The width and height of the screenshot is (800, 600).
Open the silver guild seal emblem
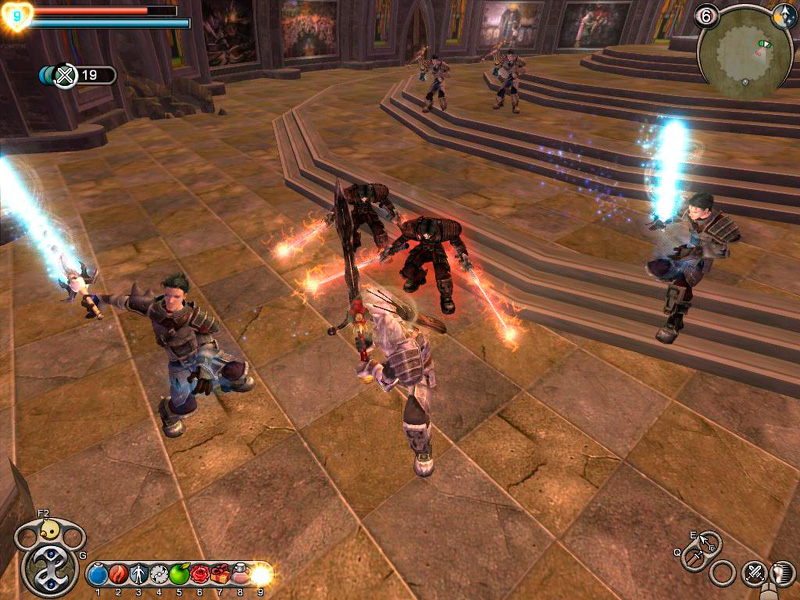tap(48, 568)
